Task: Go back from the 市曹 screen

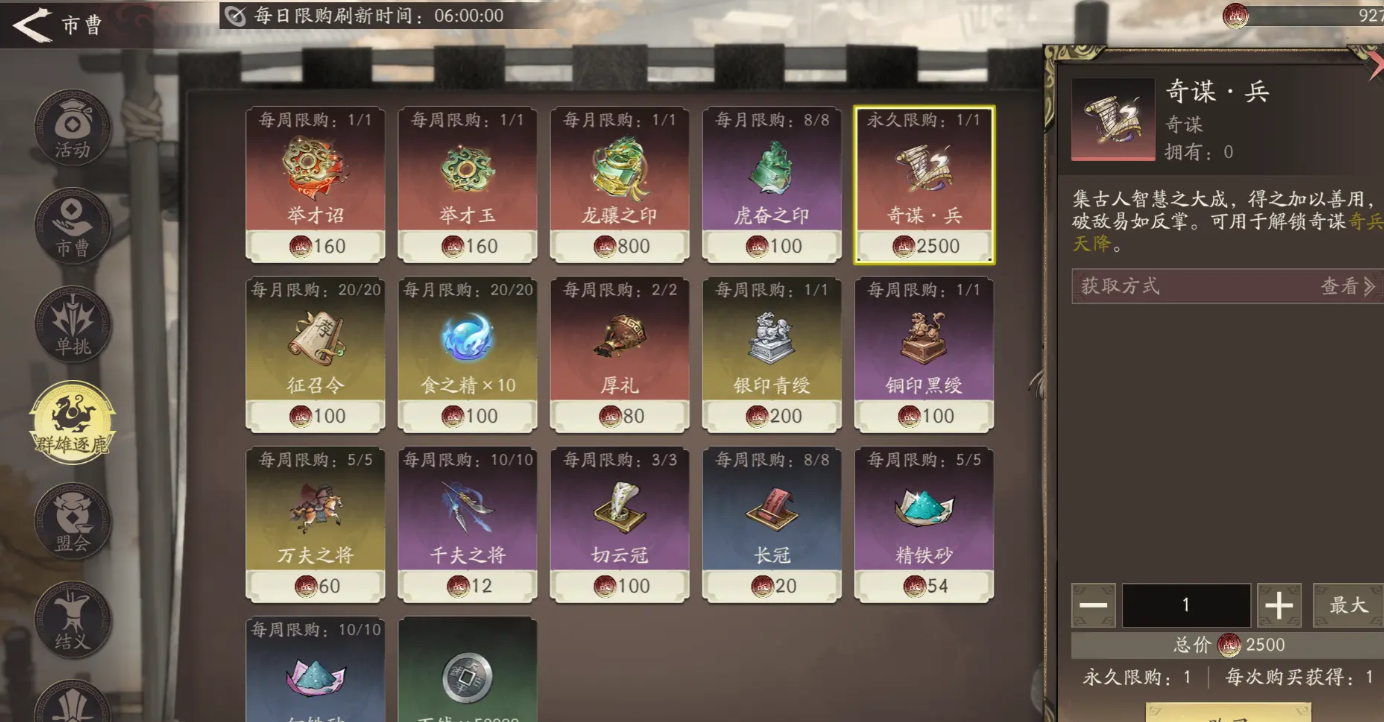Action: tap(33, 25)
